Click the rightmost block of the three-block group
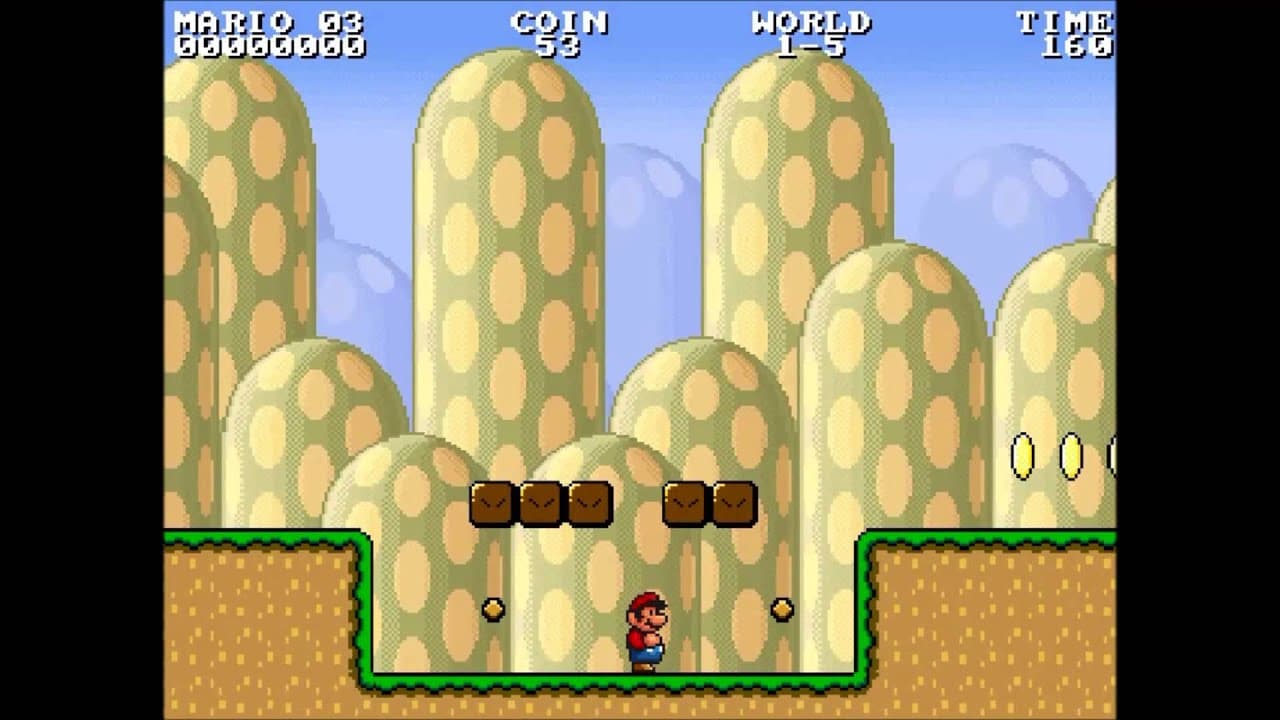The image size is (1280, 720). [x=589, y=501]
